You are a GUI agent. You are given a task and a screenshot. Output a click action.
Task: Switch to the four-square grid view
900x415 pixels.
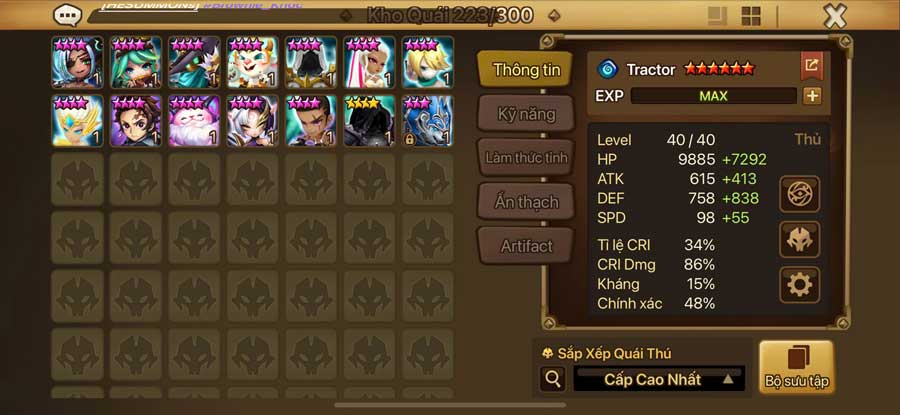tap(750, 16)
